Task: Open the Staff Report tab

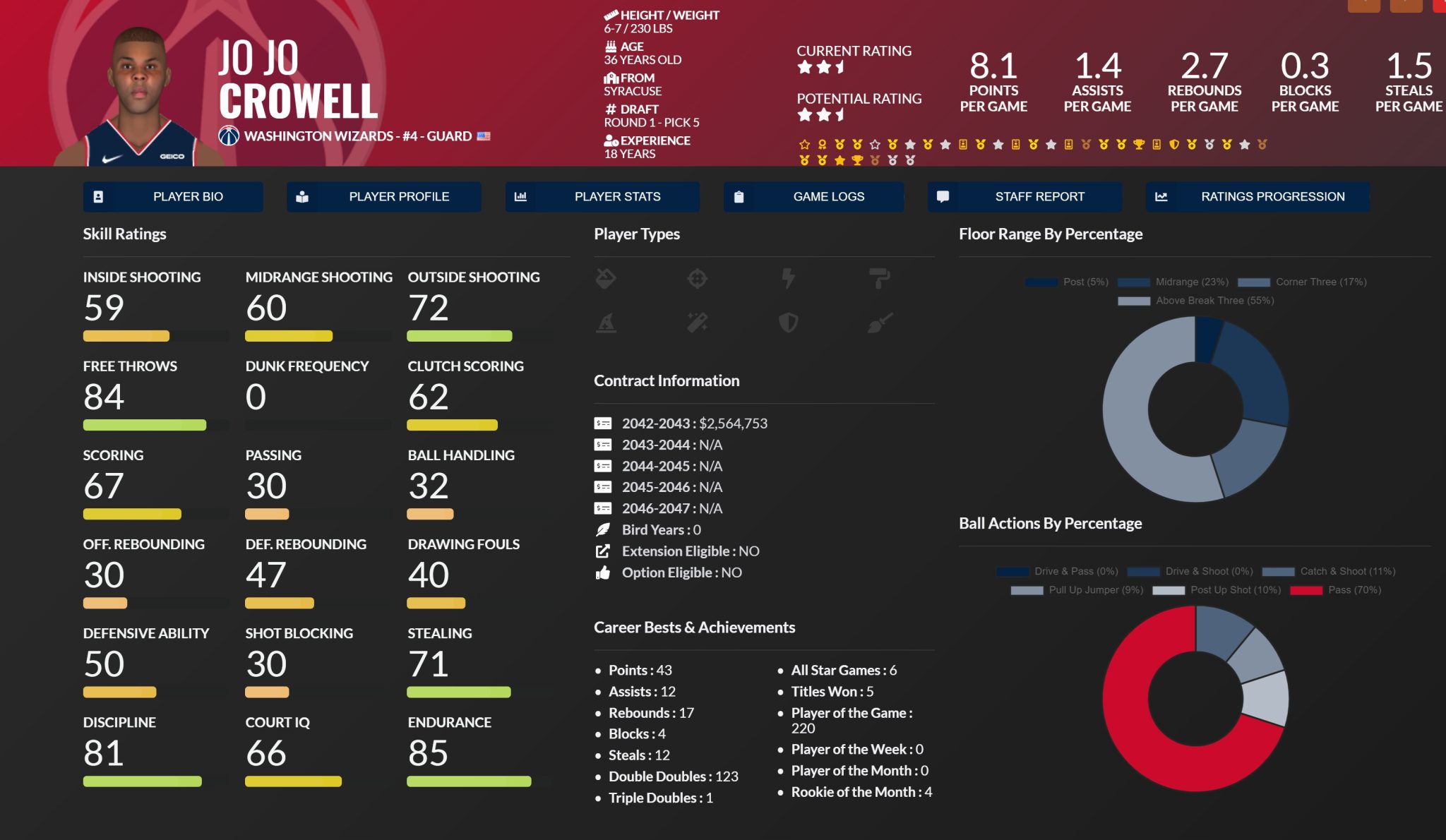Action: (1024, 197)
